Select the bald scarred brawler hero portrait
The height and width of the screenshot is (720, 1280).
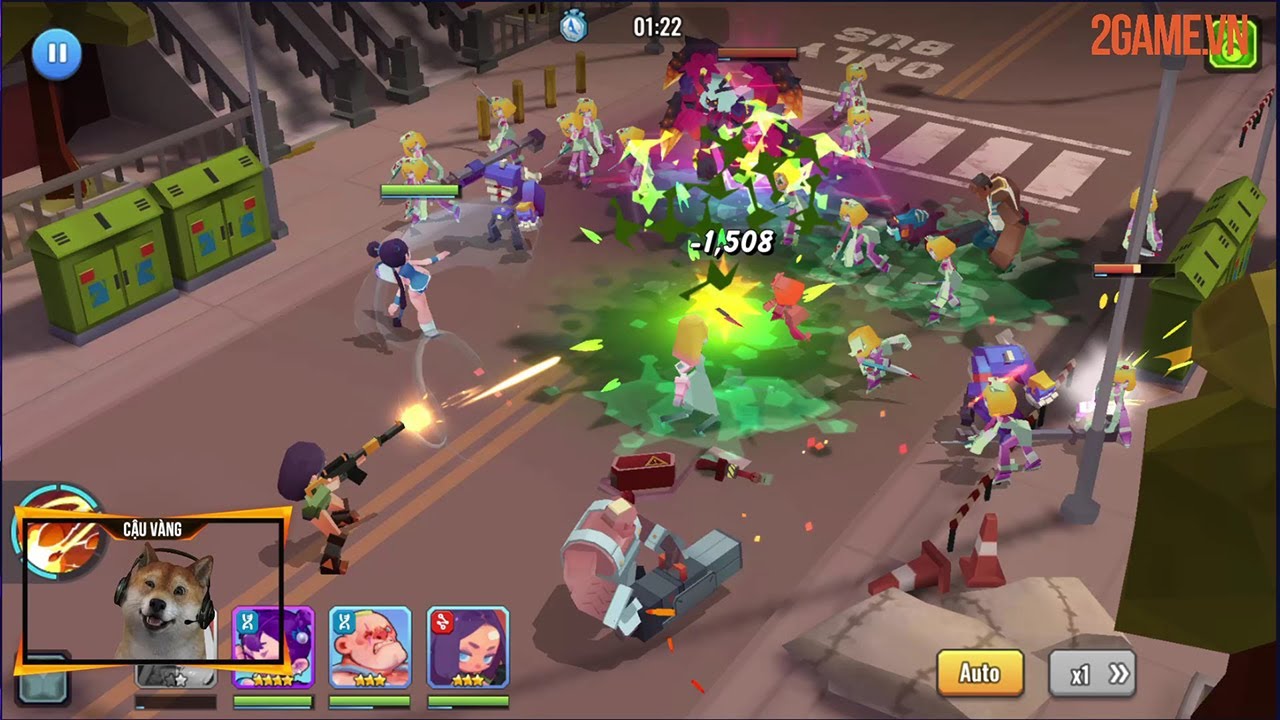coord(370,647)
